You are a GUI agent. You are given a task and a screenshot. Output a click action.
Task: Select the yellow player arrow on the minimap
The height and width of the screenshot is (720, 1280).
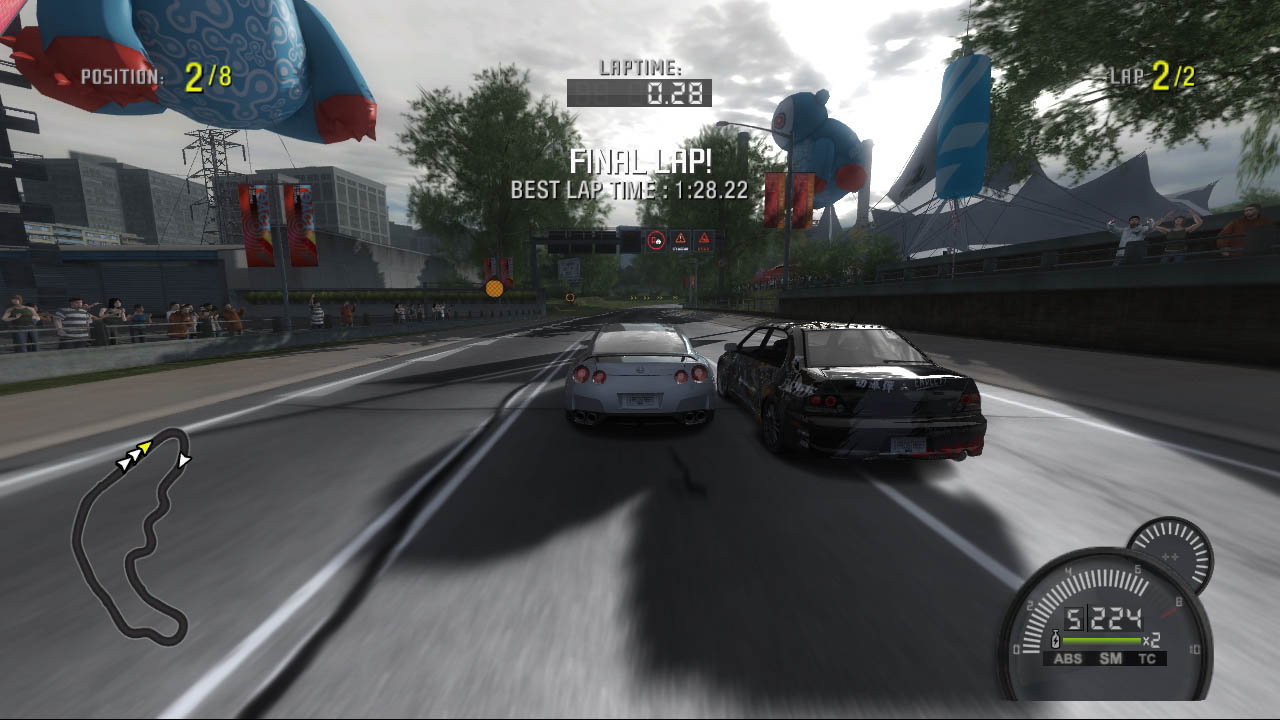click(145, 446)
